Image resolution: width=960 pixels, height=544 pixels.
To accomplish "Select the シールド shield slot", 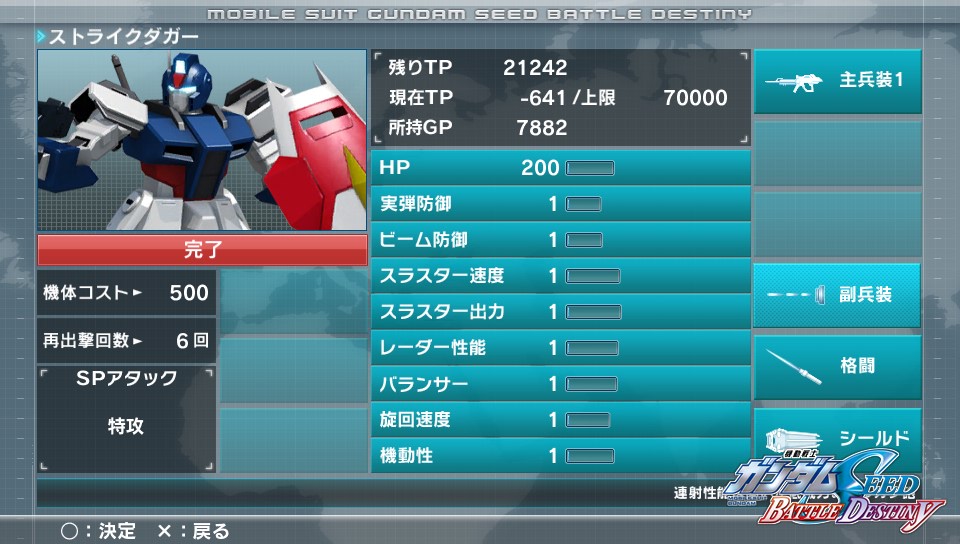I will coord(837,437).
